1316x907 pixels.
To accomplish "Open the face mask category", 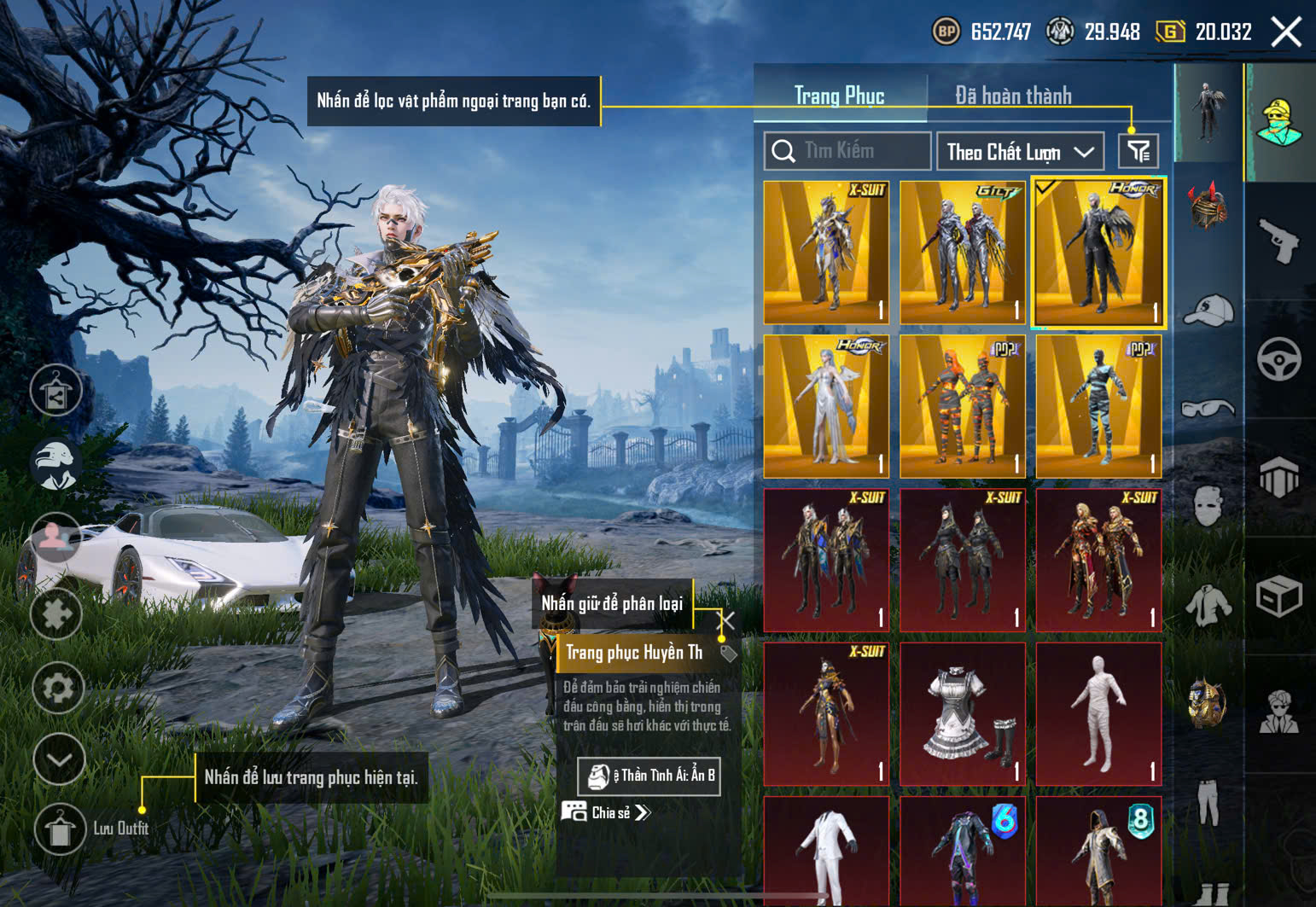I will point(1208,505).
